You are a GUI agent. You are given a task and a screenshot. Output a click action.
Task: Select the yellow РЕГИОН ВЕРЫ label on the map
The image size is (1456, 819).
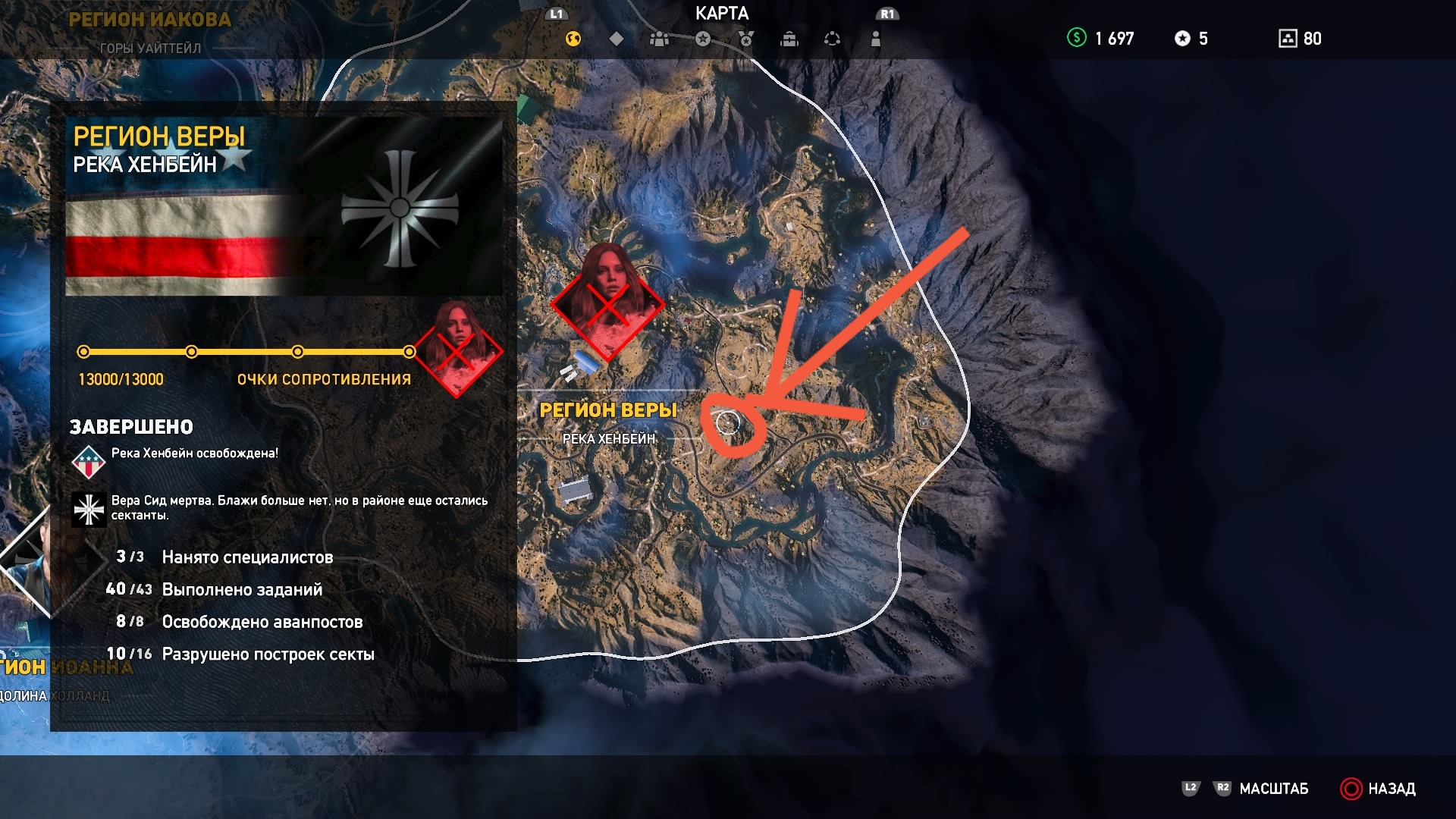[608, 410]
